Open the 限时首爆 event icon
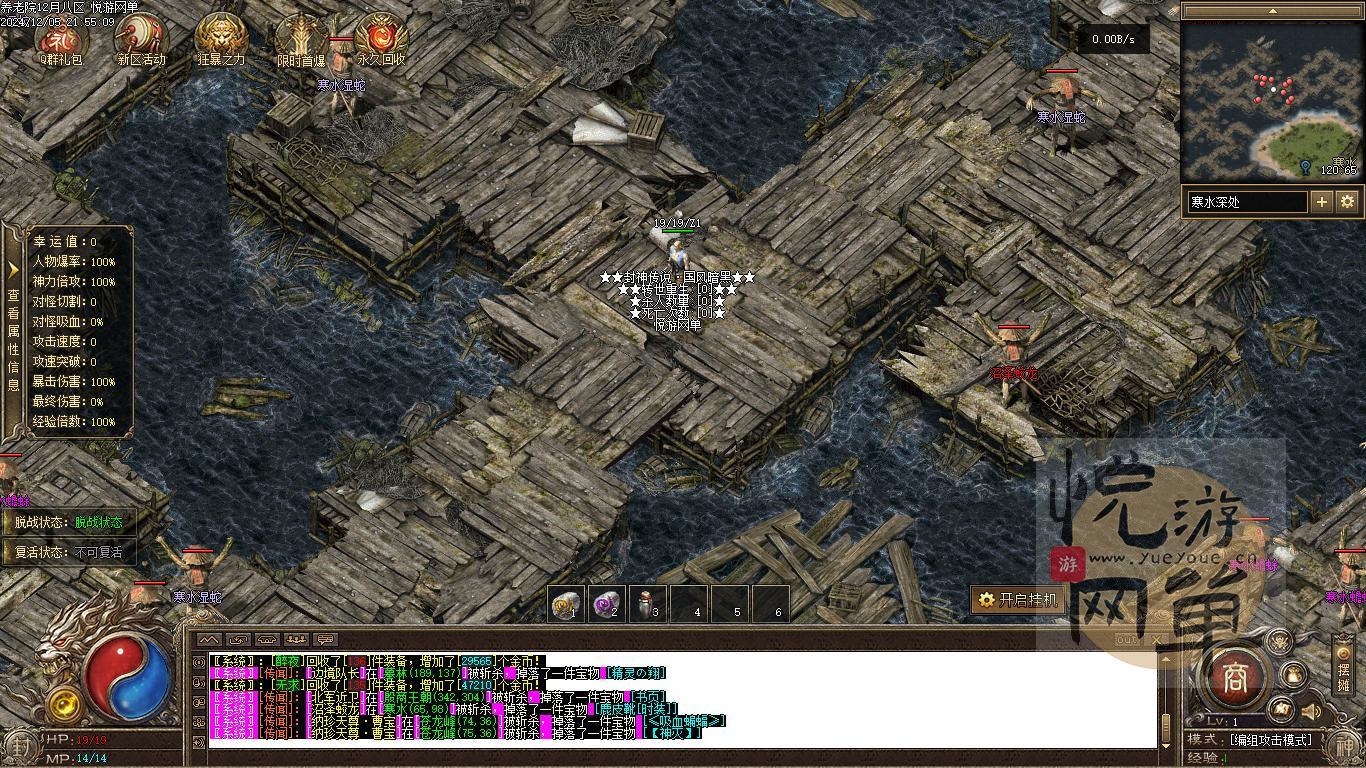The image size is (1366, 768). click(x=301, y=38)
